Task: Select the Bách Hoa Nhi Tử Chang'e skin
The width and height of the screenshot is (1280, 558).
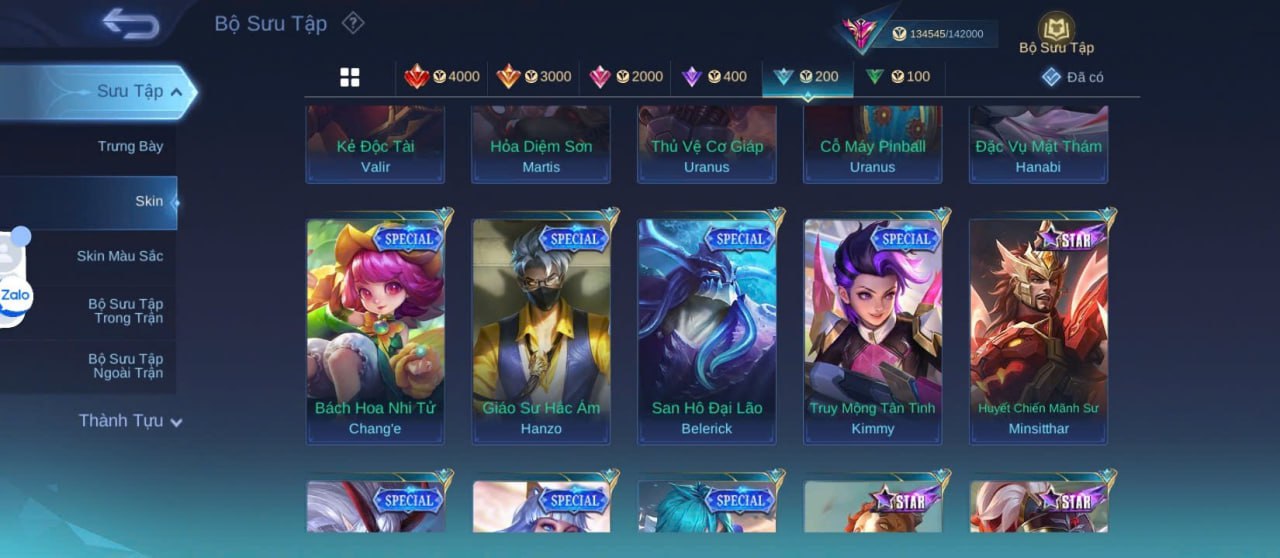Action: click(x=375, y=330)
